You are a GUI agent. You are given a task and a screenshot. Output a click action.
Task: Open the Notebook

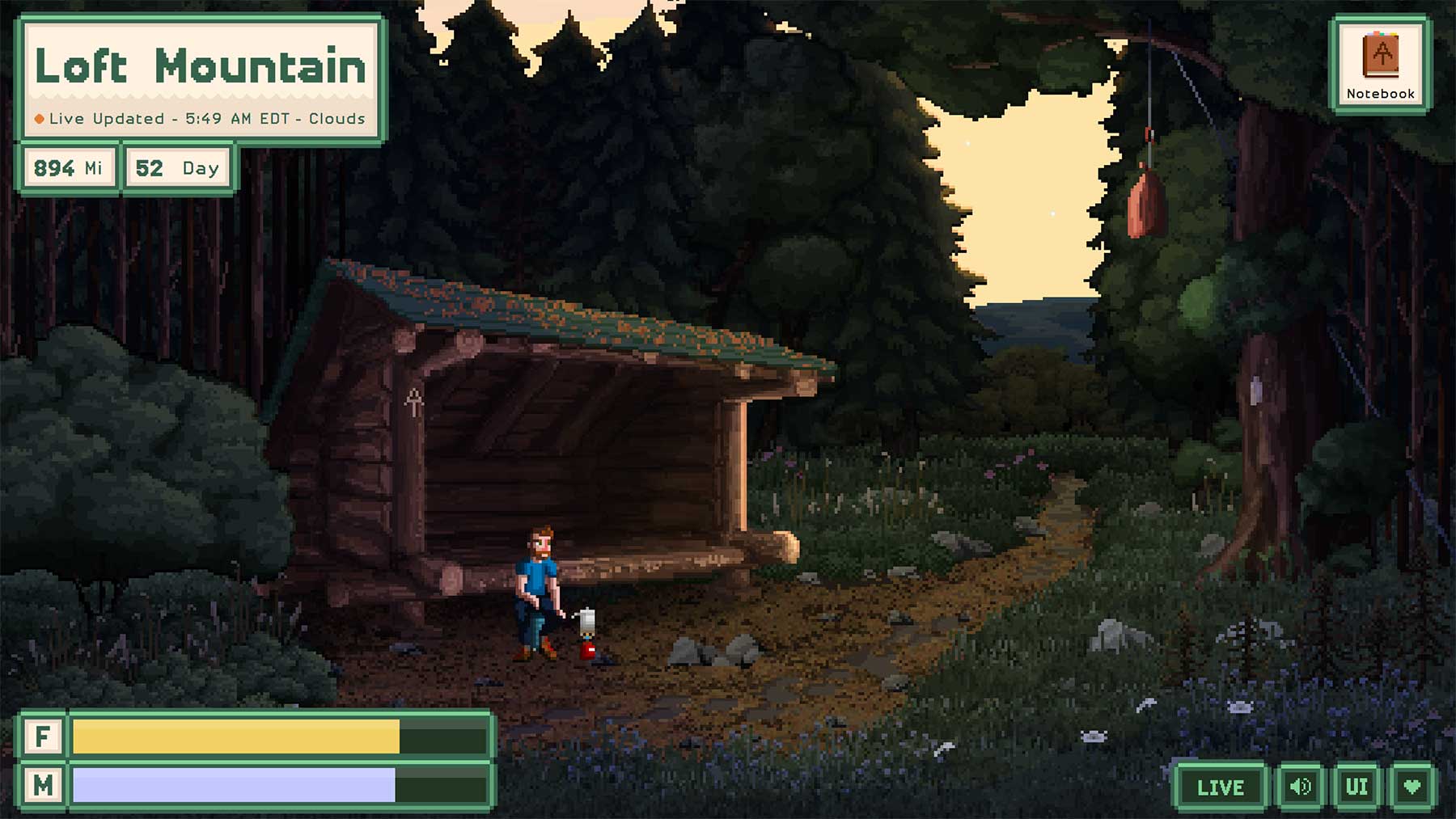pos(1380,65)
